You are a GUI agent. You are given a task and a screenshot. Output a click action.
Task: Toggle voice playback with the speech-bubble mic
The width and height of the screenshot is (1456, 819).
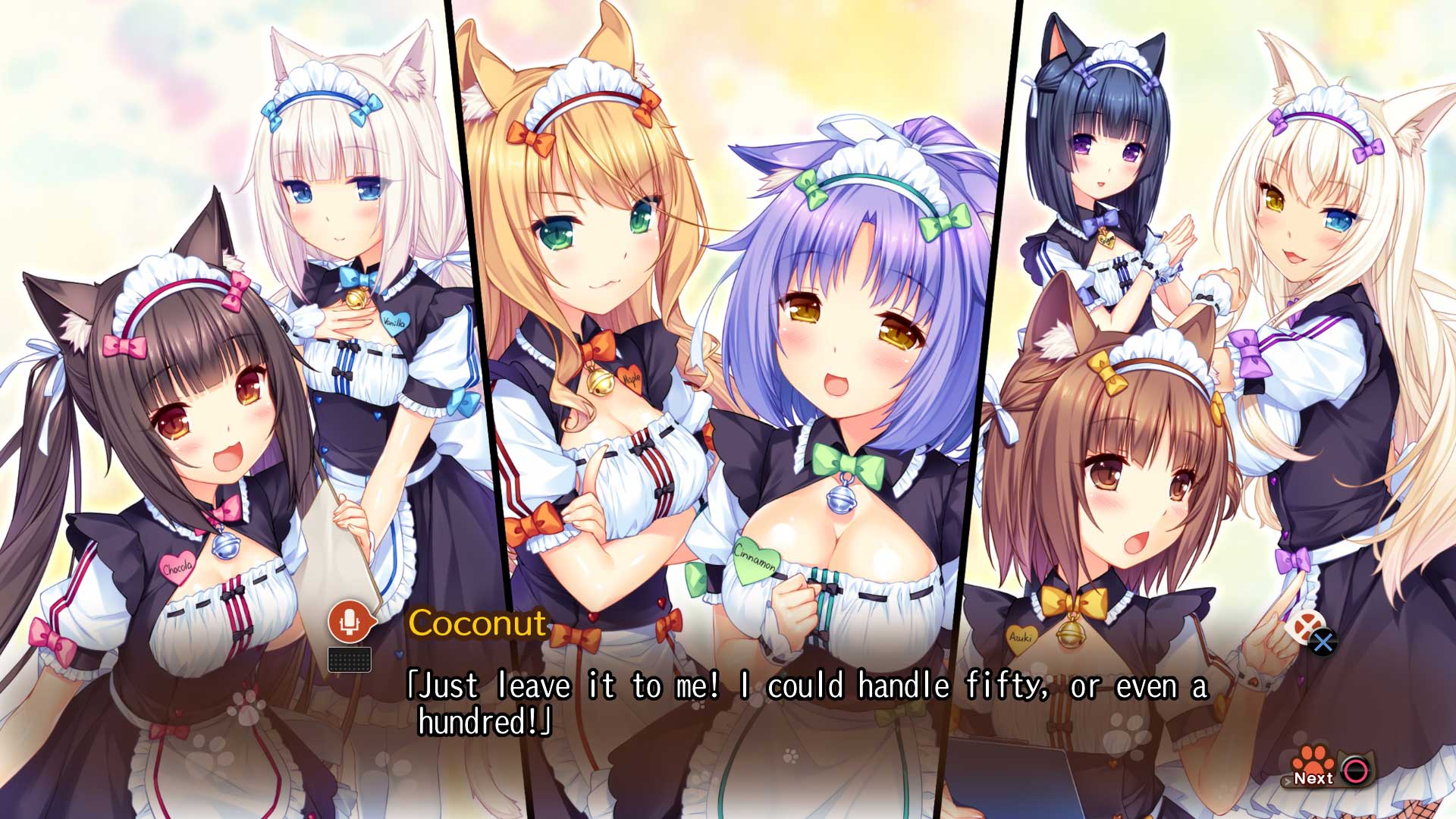click(349, 623)
